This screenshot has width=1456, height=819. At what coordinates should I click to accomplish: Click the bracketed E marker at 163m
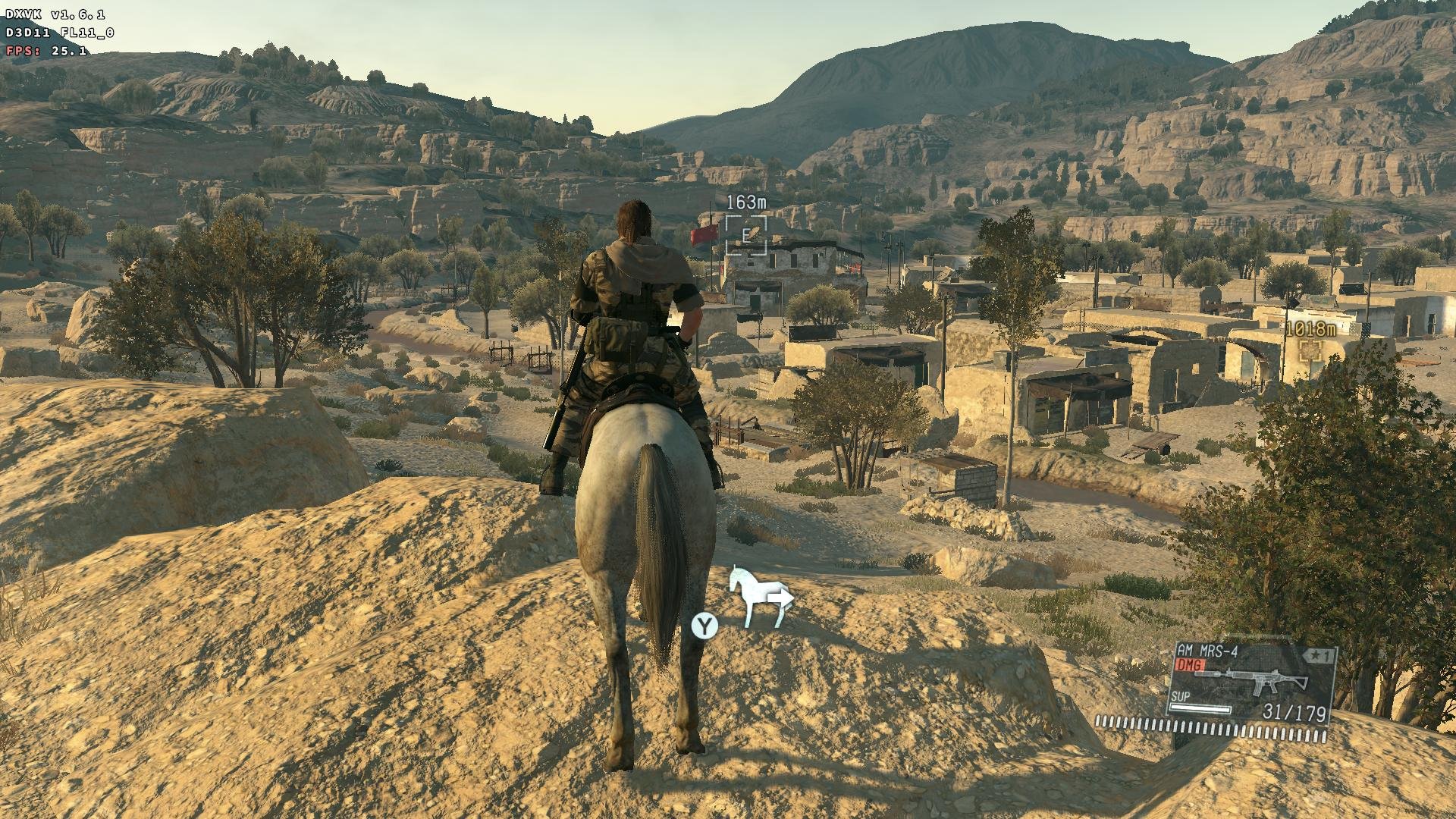coord(745,235)
